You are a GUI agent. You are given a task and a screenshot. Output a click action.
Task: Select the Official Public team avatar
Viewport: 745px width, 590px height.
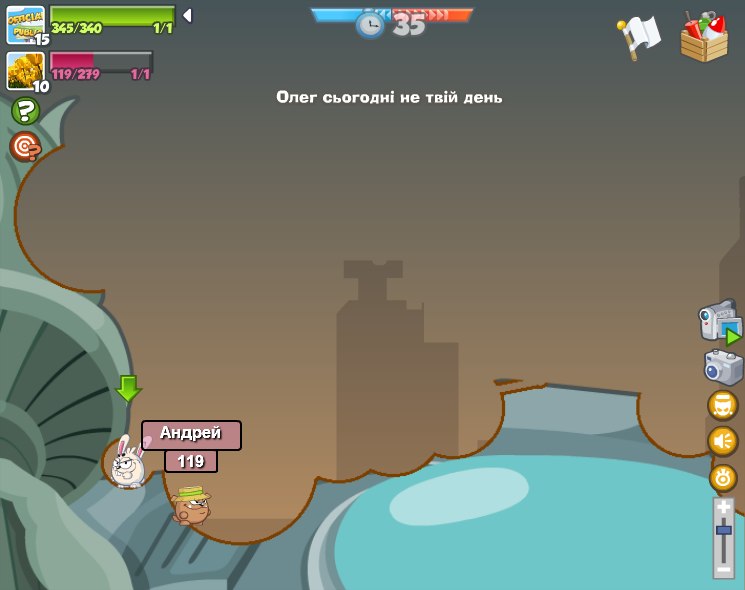(25, 23)
